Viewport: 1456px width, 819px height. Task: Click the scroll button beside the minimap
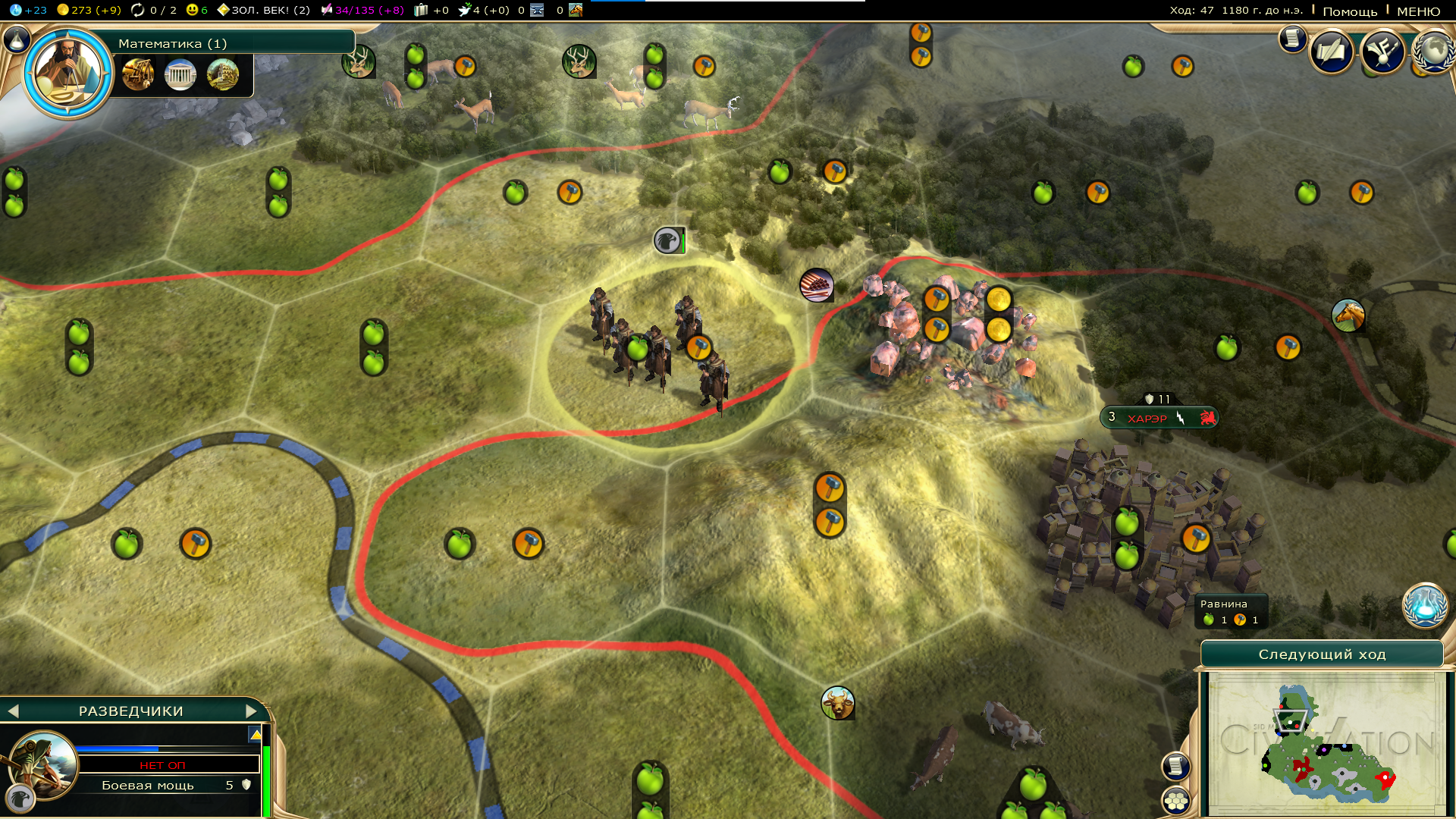[1175, 766]
